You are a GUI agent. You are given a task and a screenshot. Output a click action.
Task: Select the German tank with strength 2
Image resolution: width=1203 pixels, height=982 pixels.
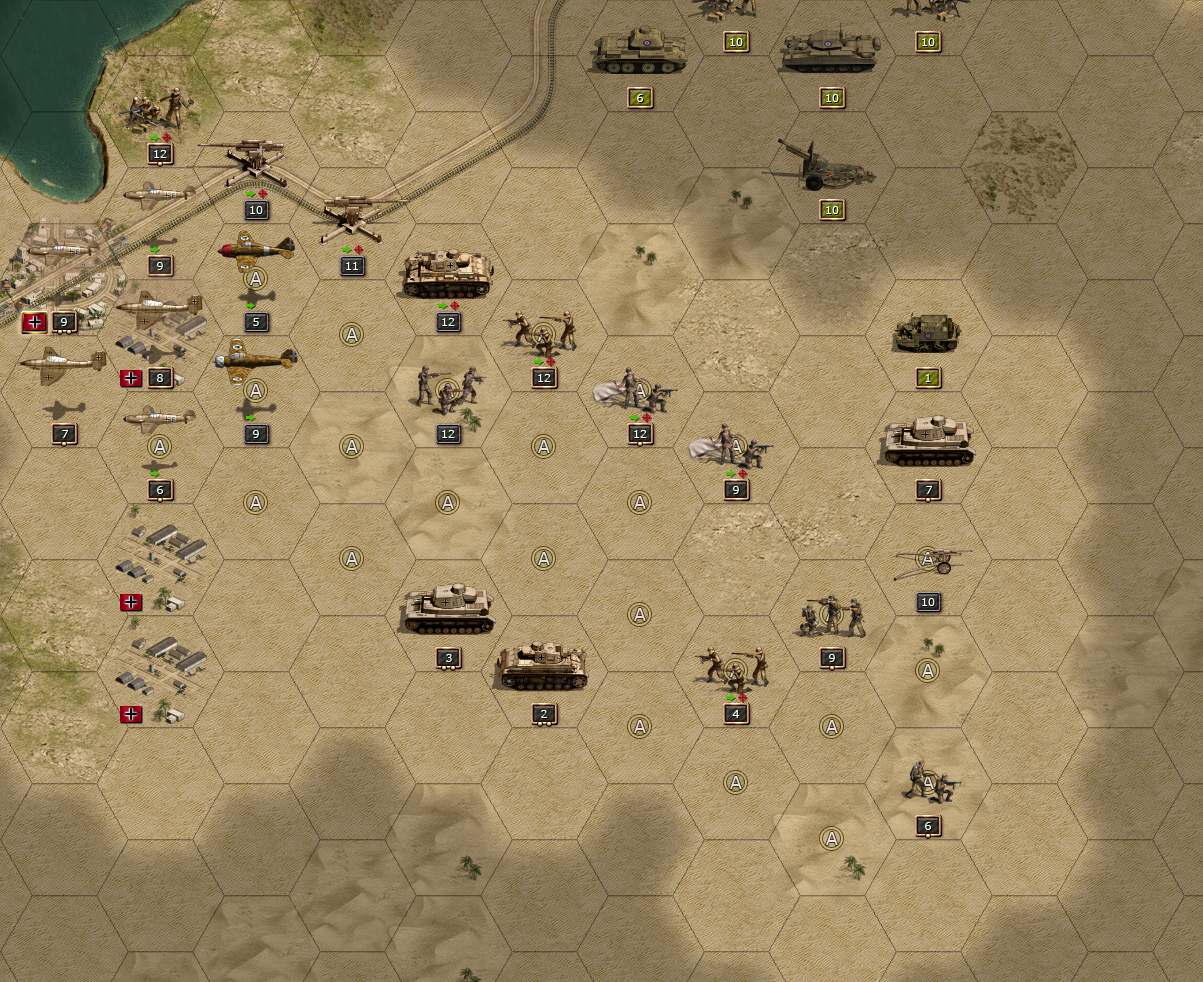pyautogui.click(x=543, y=667)
